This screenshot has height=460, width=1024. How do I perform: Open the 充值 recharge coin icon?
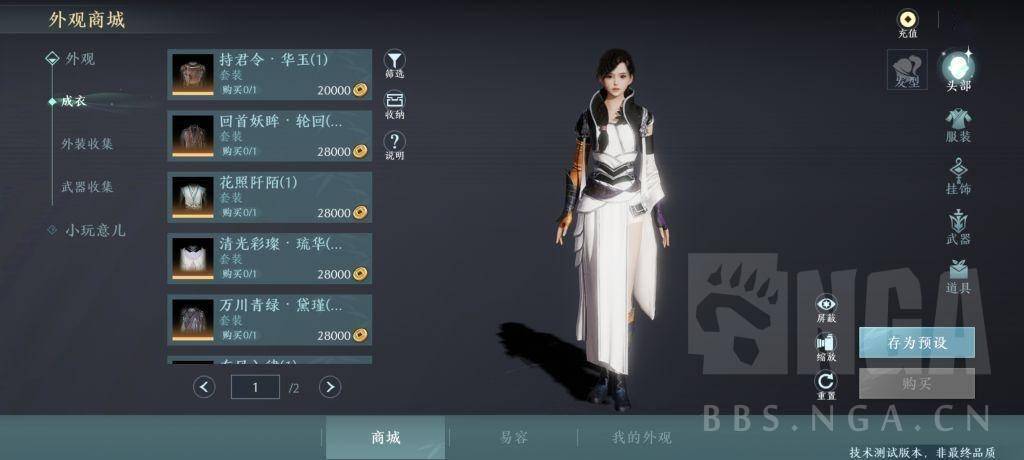click(x=907, y=19)
